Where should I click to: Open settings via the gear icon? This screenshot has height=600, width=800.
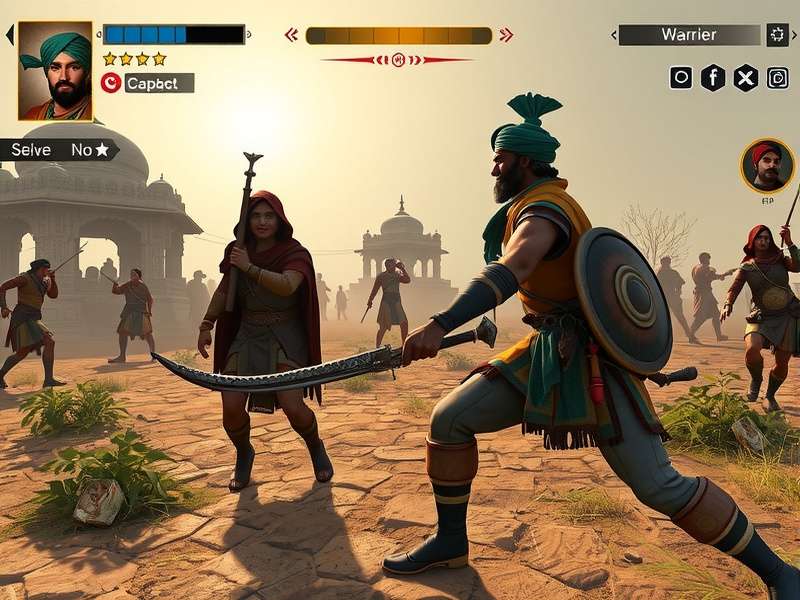pos(778,35)
